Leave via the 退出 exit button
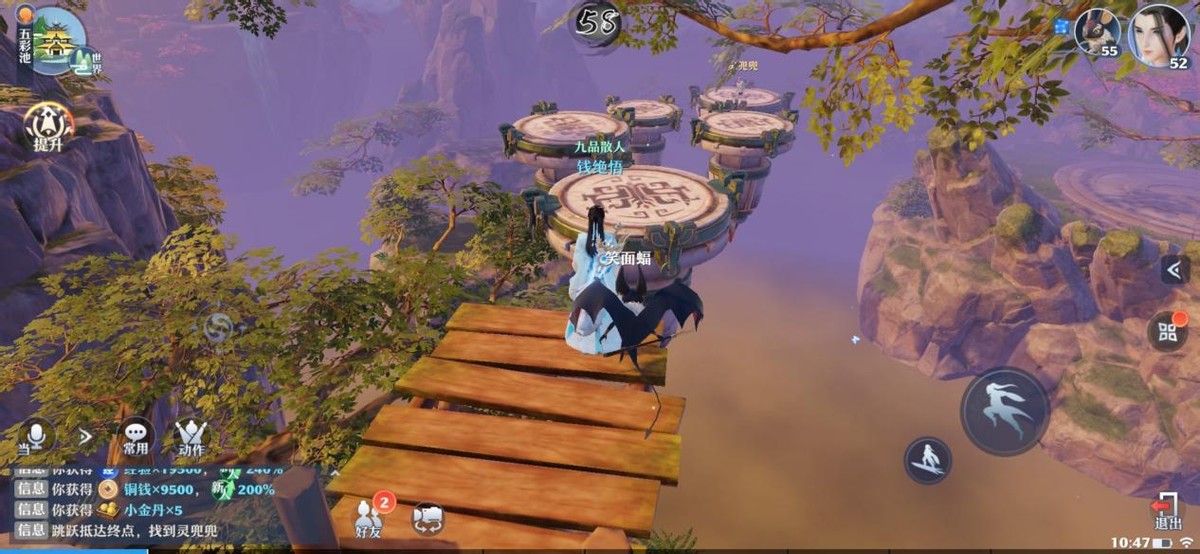The image size is (1200, 554). [1165, 512]
